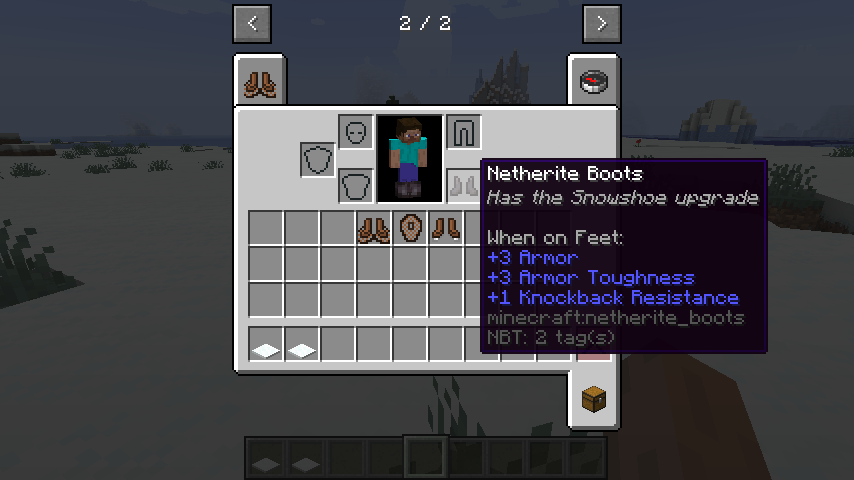Click the empty helmet armor slot

click(356, 132)
